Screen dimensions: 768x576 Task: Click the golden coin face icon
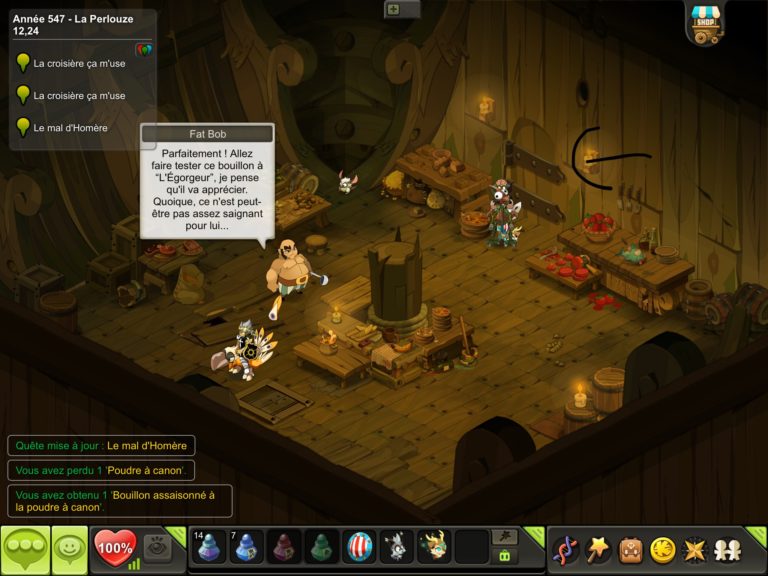pos(662,549)
